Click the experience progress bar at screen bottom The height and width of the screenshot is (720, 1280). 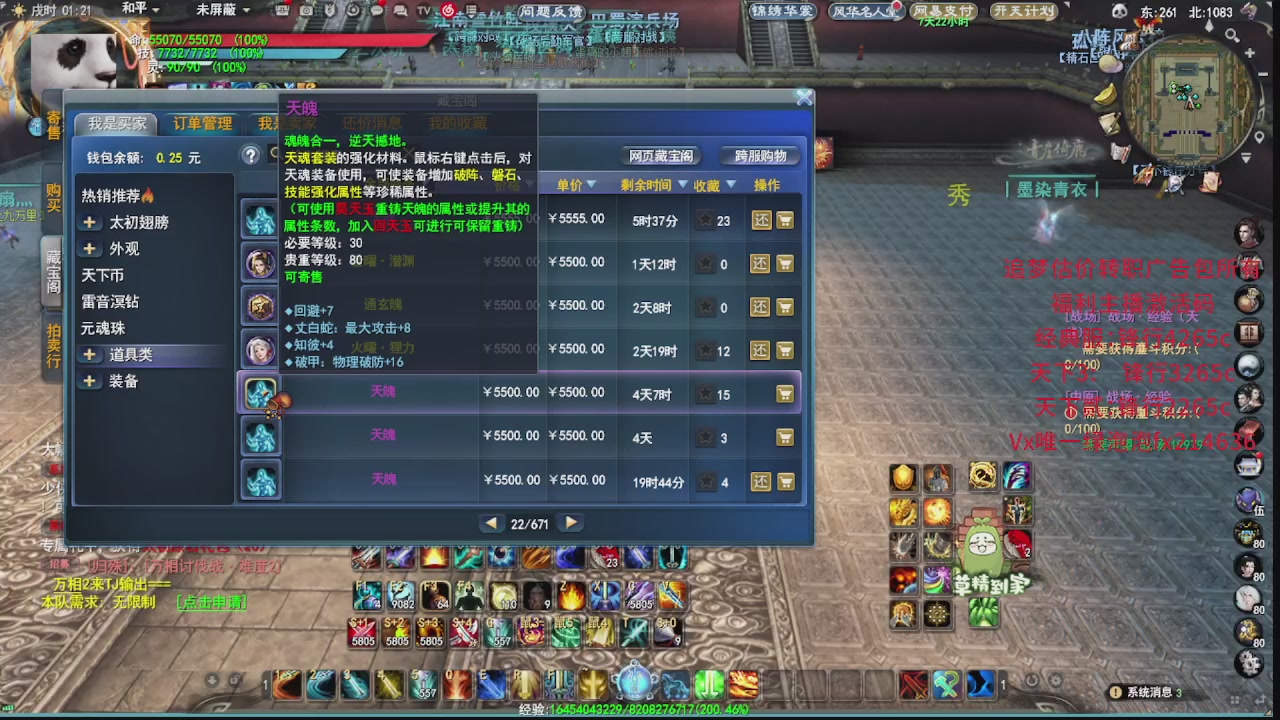(640, 713)
